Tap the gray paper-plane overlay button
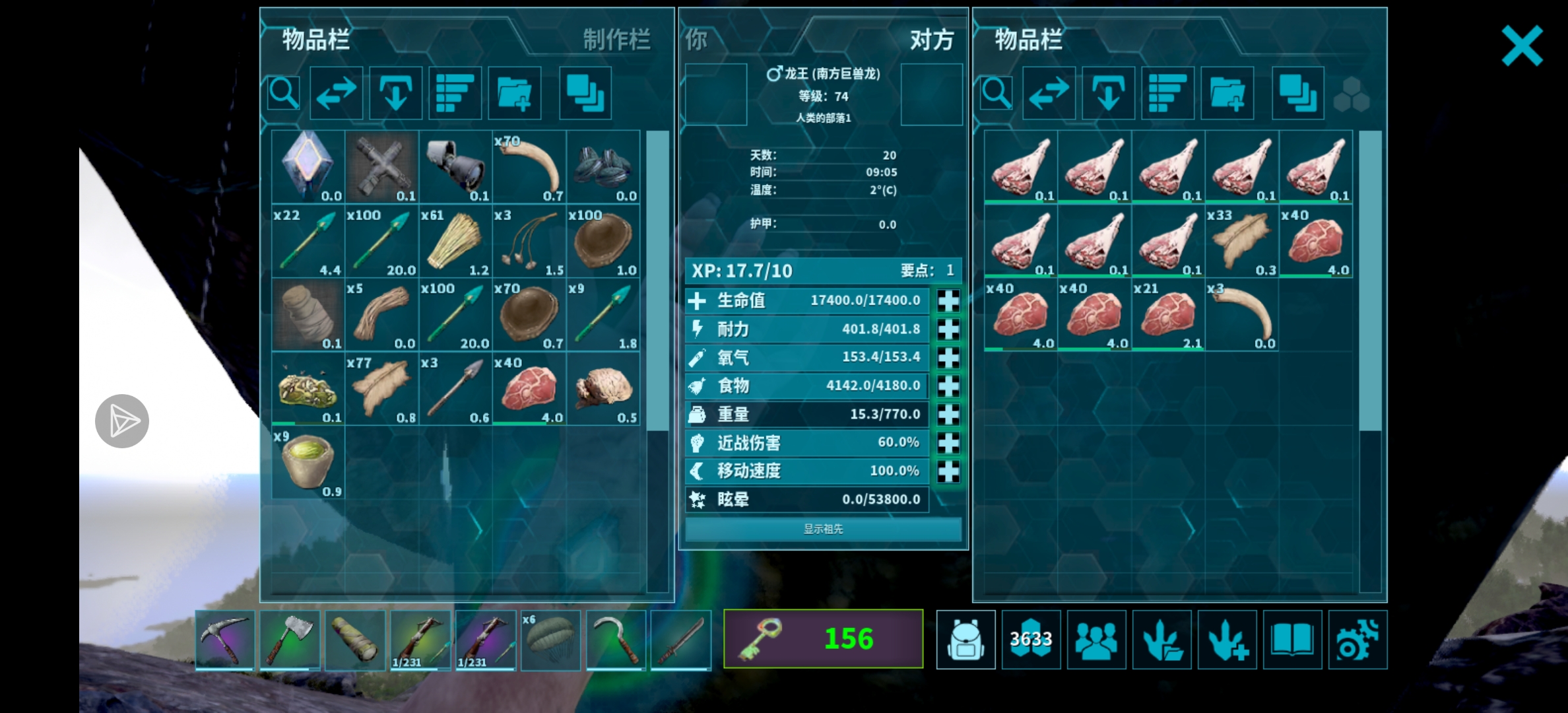 coord(122,421)
